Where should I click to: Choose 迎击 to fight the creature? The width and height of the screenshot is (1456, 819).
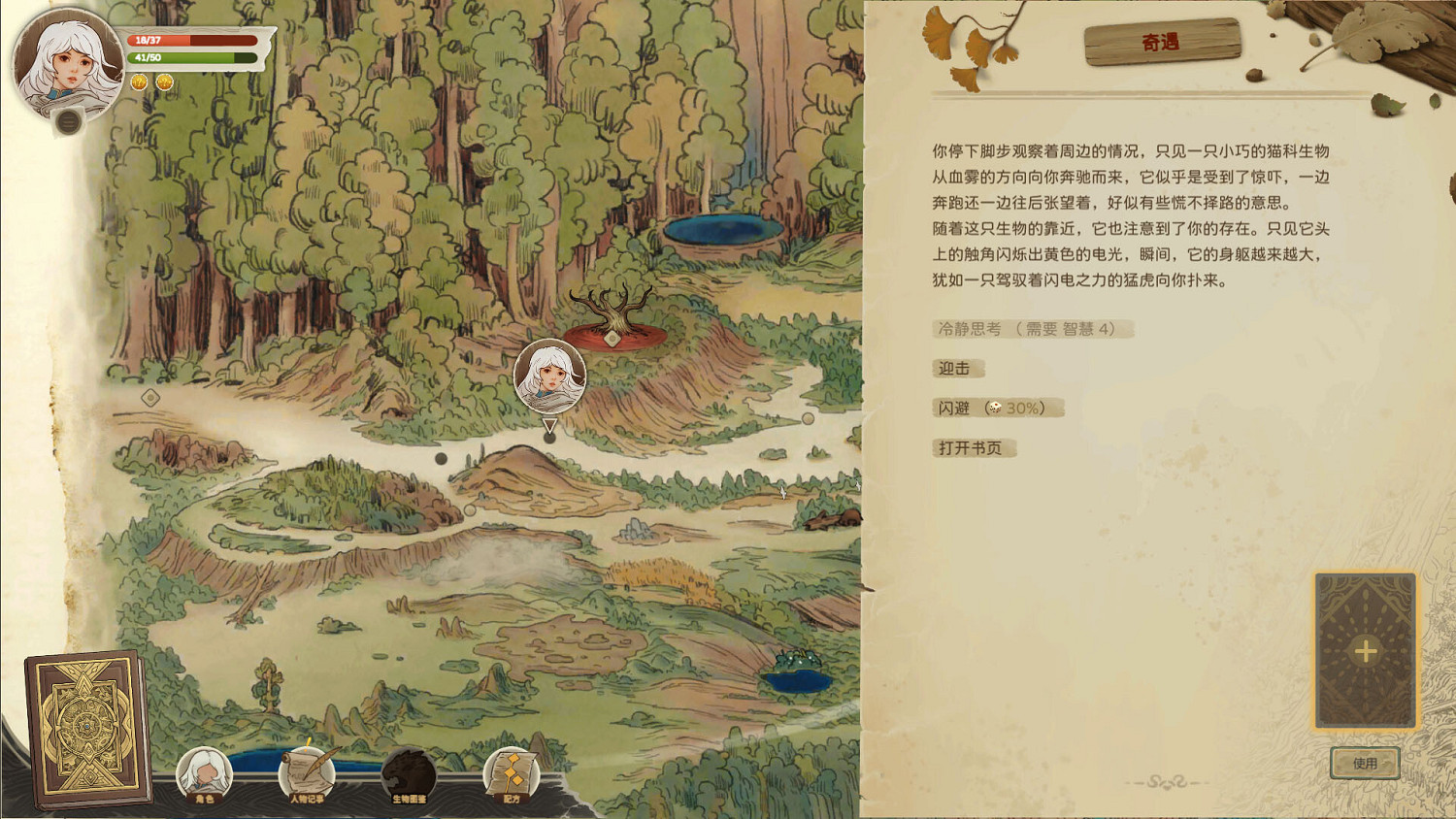[x=956, y=368]
